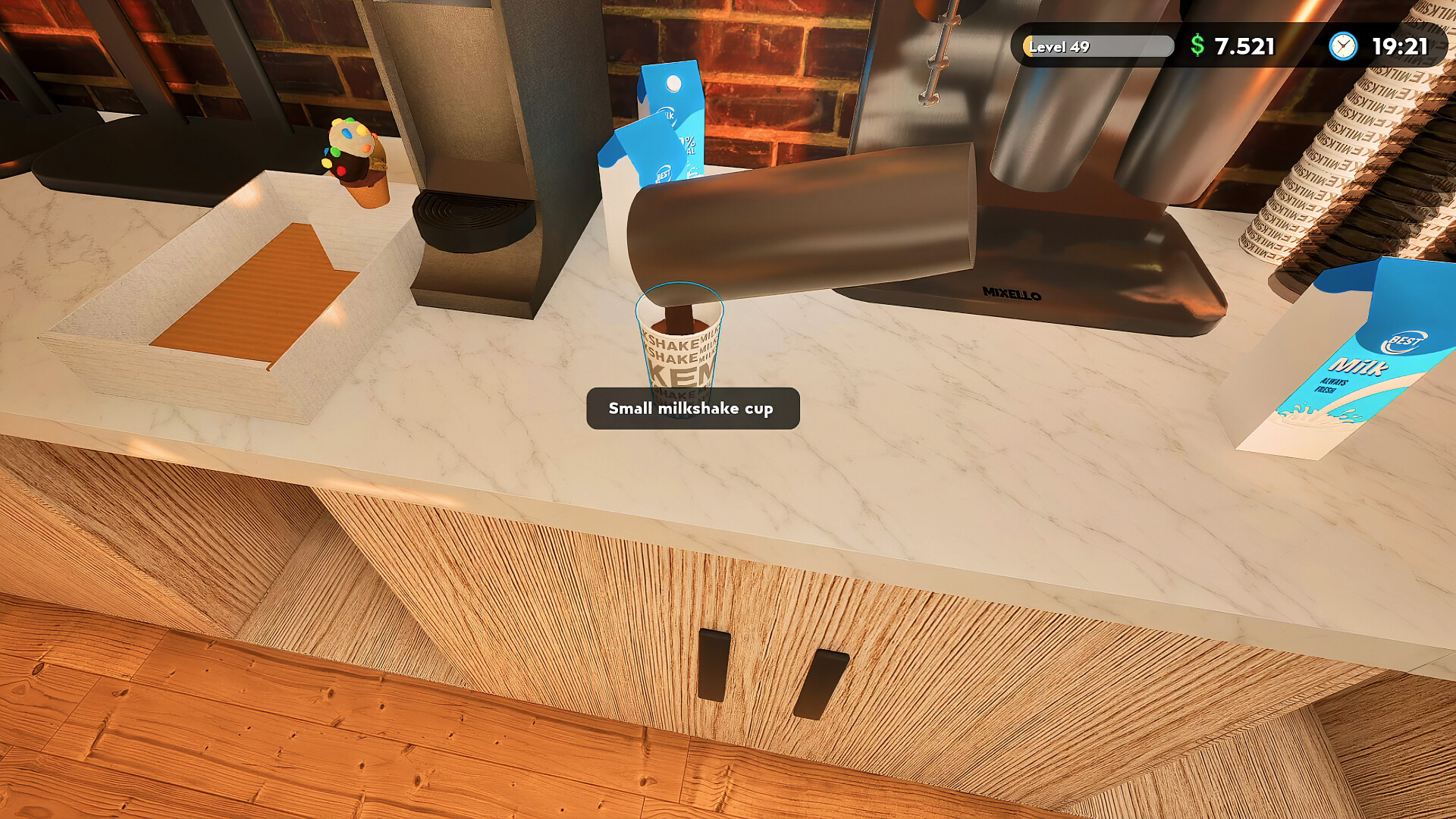This screenshot has width=1456, height=819.
Task: Click the left cabinet door handle
Action: [x=714, y=664]
